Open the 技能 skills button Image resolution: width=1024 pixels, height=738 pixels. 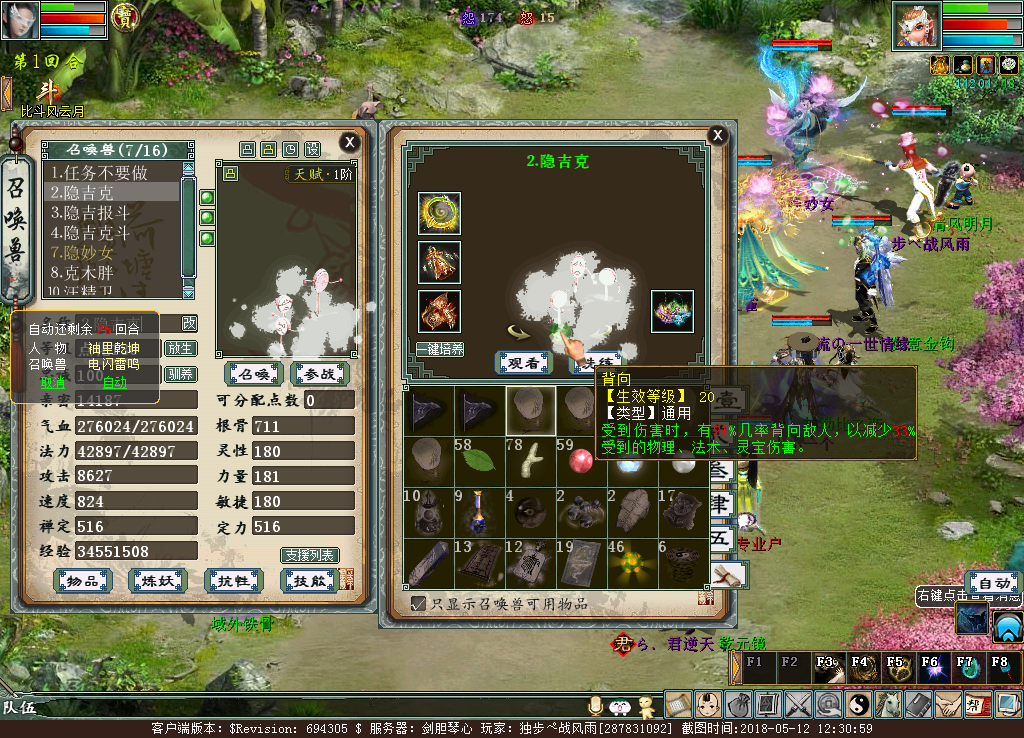point(309,581)
